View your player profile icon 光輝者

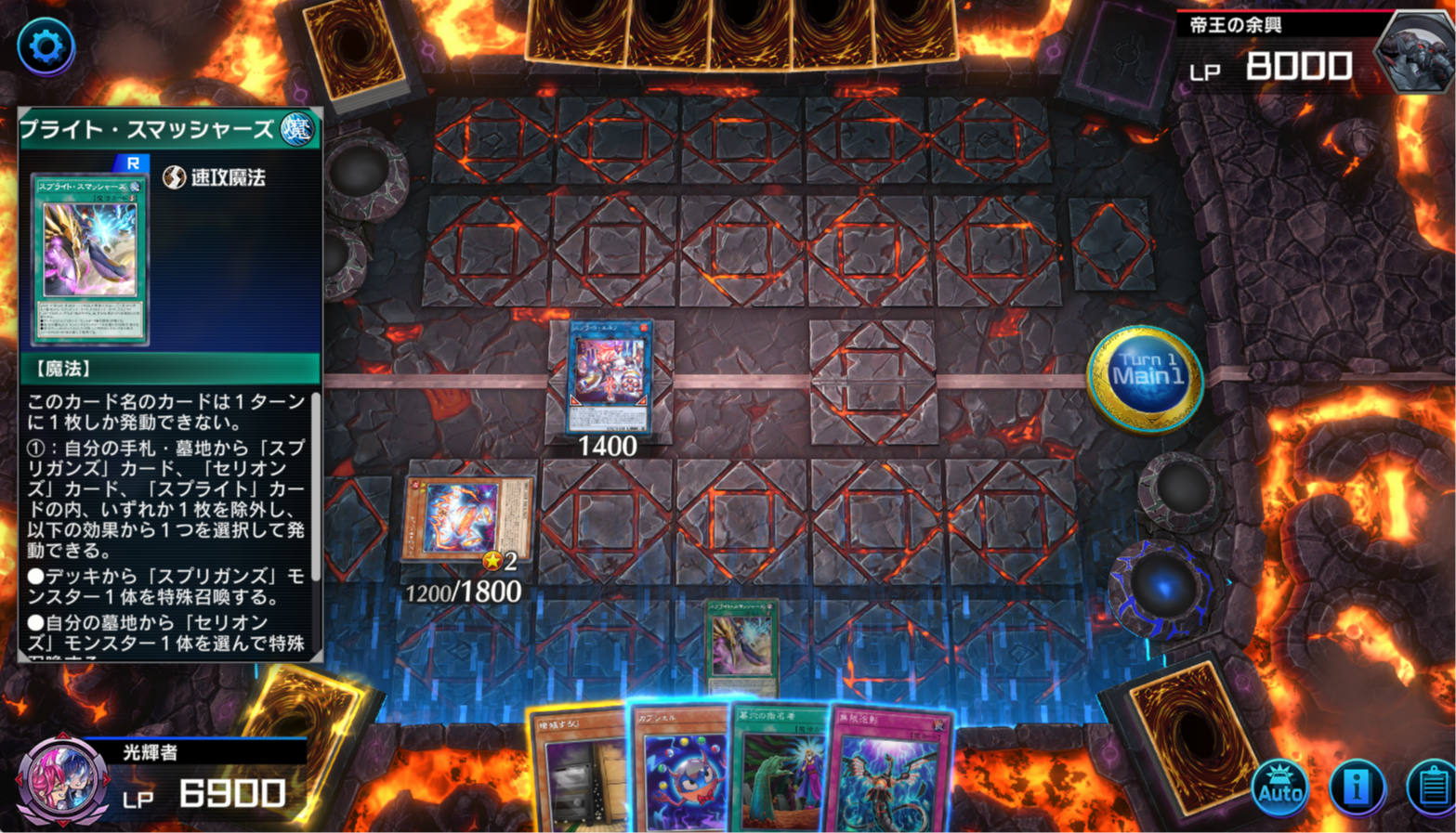coord(61,778)
